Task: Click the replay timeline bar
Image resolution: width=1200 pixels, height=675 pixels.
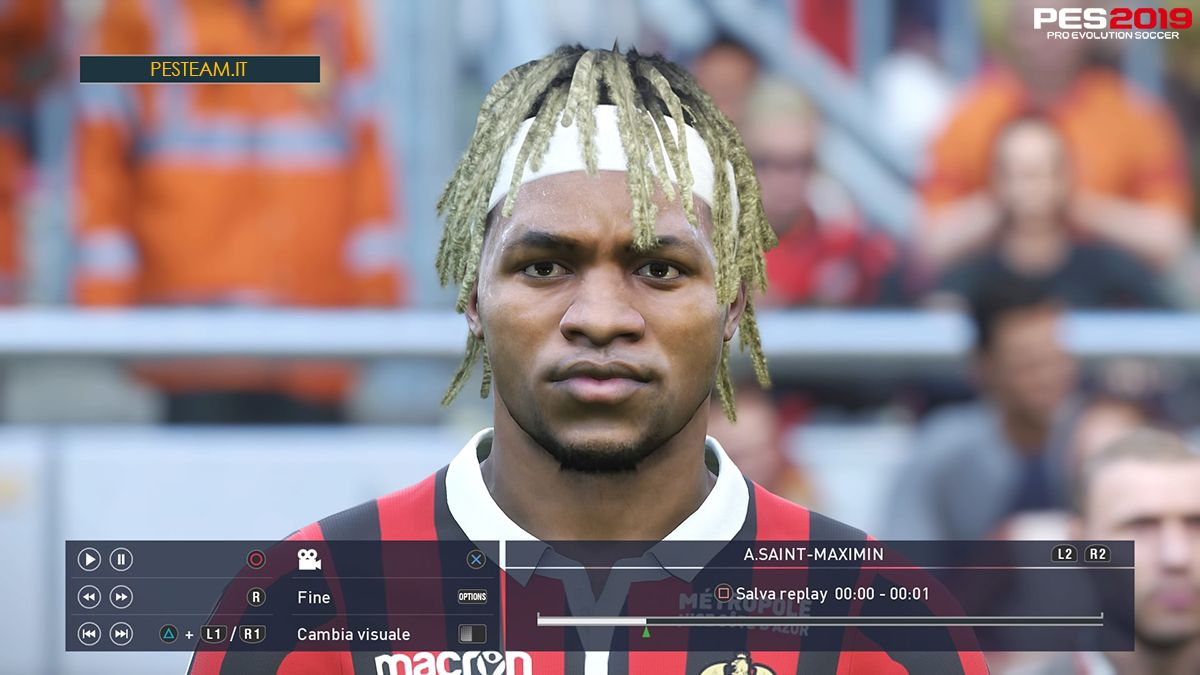Action: click(x=819, y=621)
